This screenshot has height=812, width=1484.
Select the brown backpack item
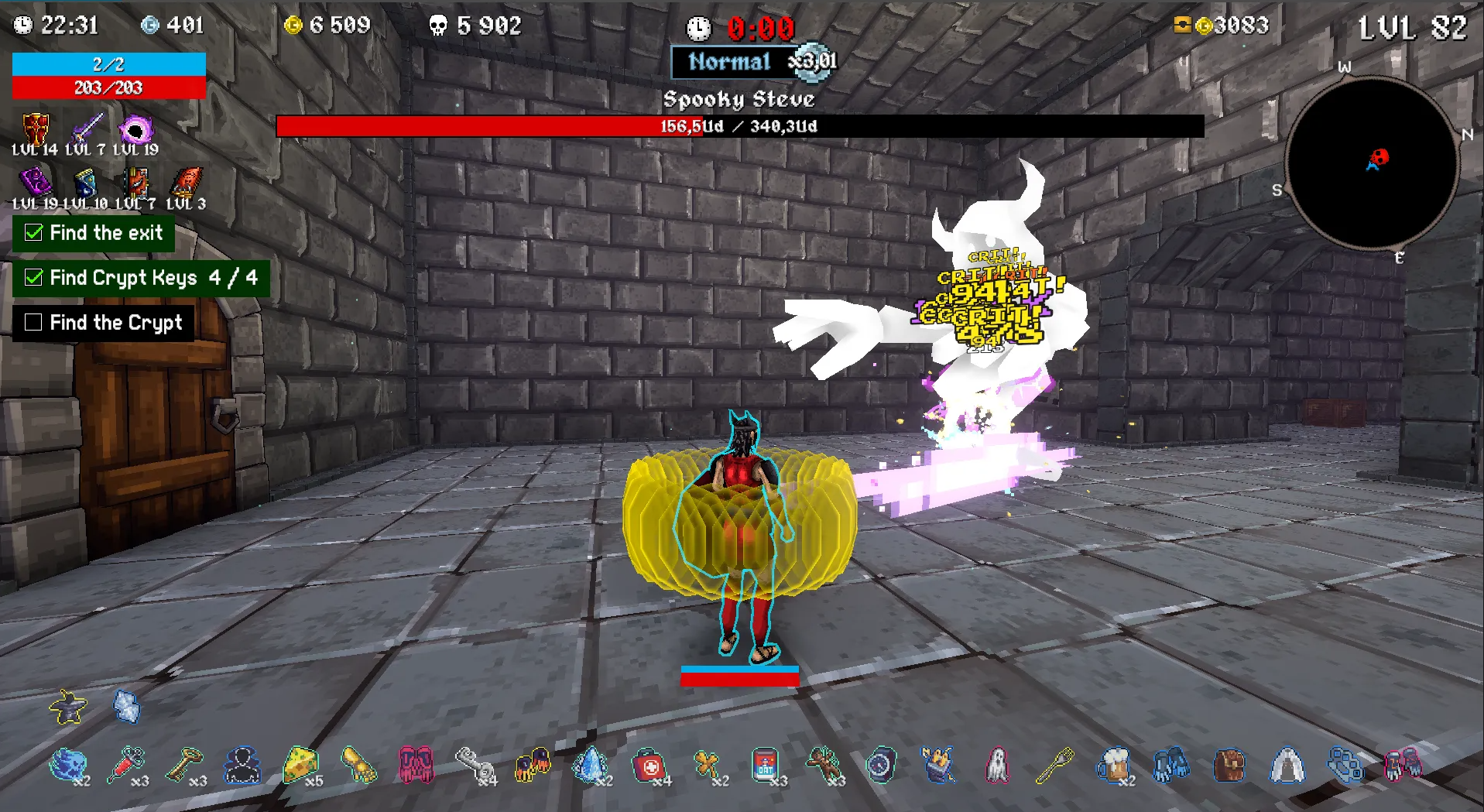[x=1229, y=766]
